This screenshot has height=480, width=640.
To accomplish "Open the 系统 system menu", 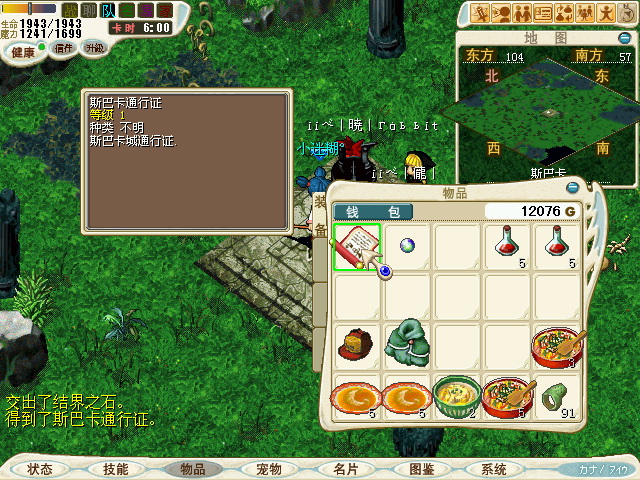I will [494, 469].
